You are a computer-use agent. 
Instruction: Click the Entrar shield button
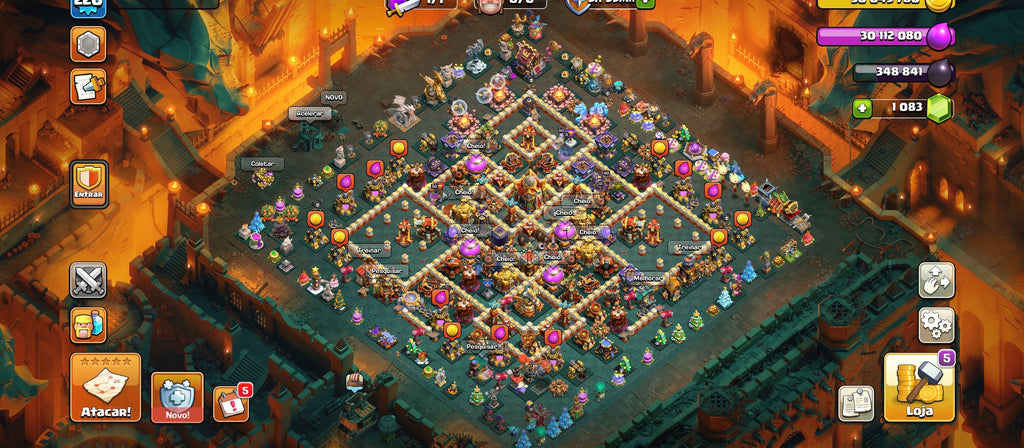pos(89,185)
